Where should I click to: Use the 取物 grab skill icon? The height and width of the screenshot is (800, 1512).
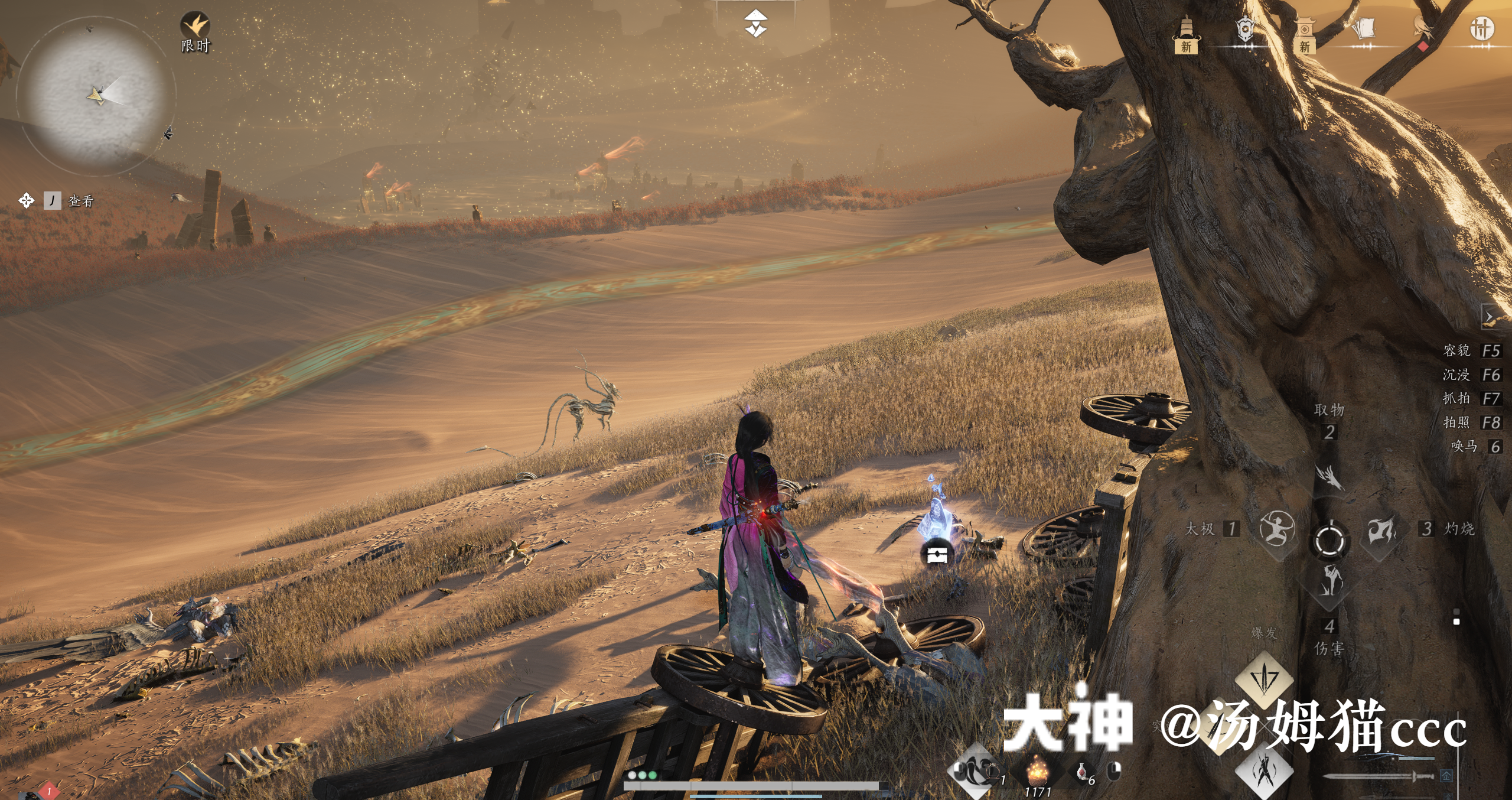pyautogui.click(x=1329, y=476)
